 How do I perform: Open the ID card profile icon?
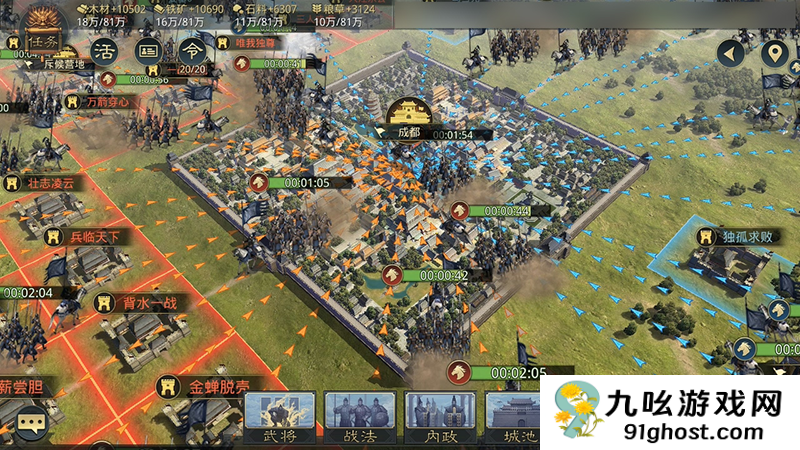click(x=148, y=50)
